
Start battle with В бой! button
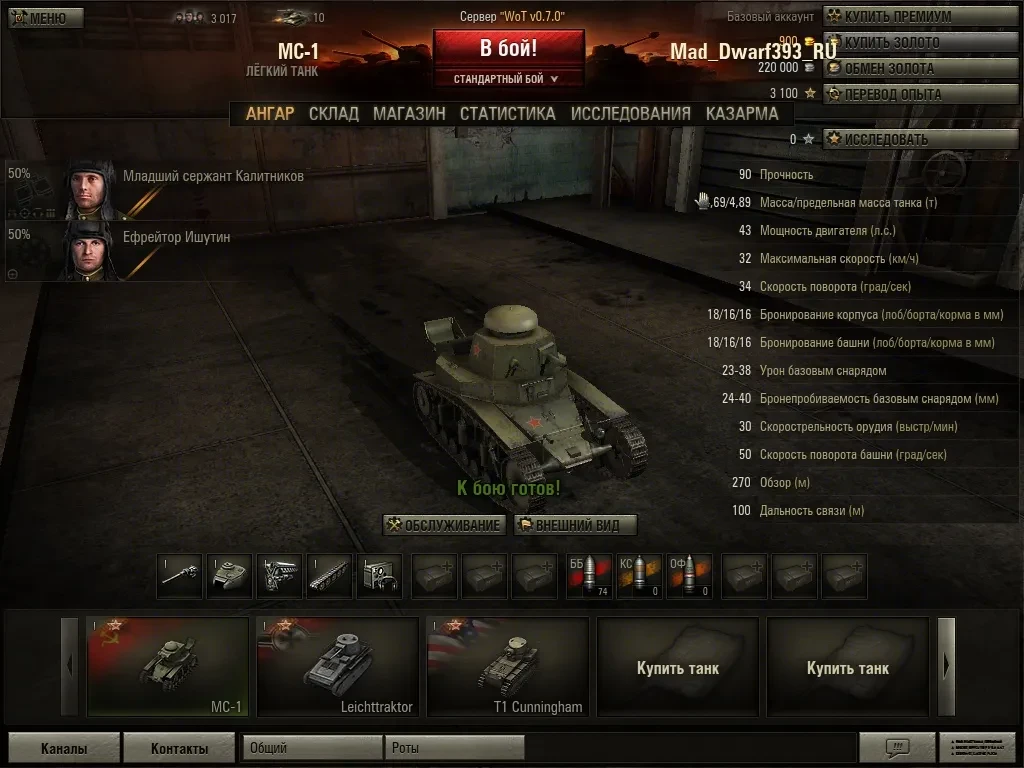pos(508,48)
